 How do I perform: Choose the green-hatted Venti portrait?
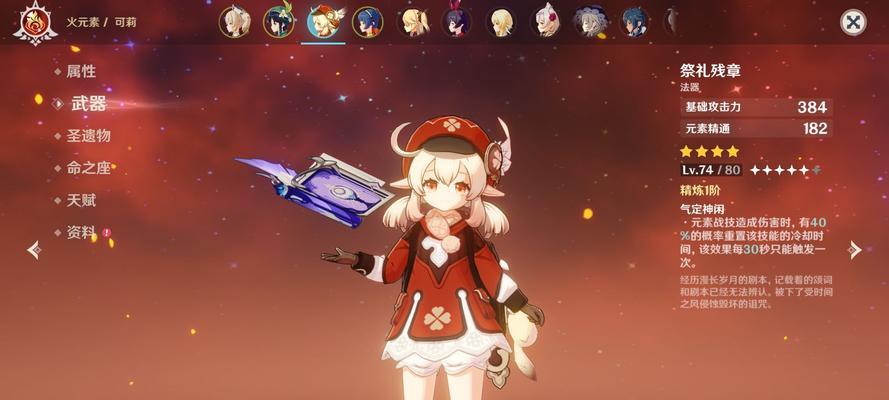click(278, 21)
